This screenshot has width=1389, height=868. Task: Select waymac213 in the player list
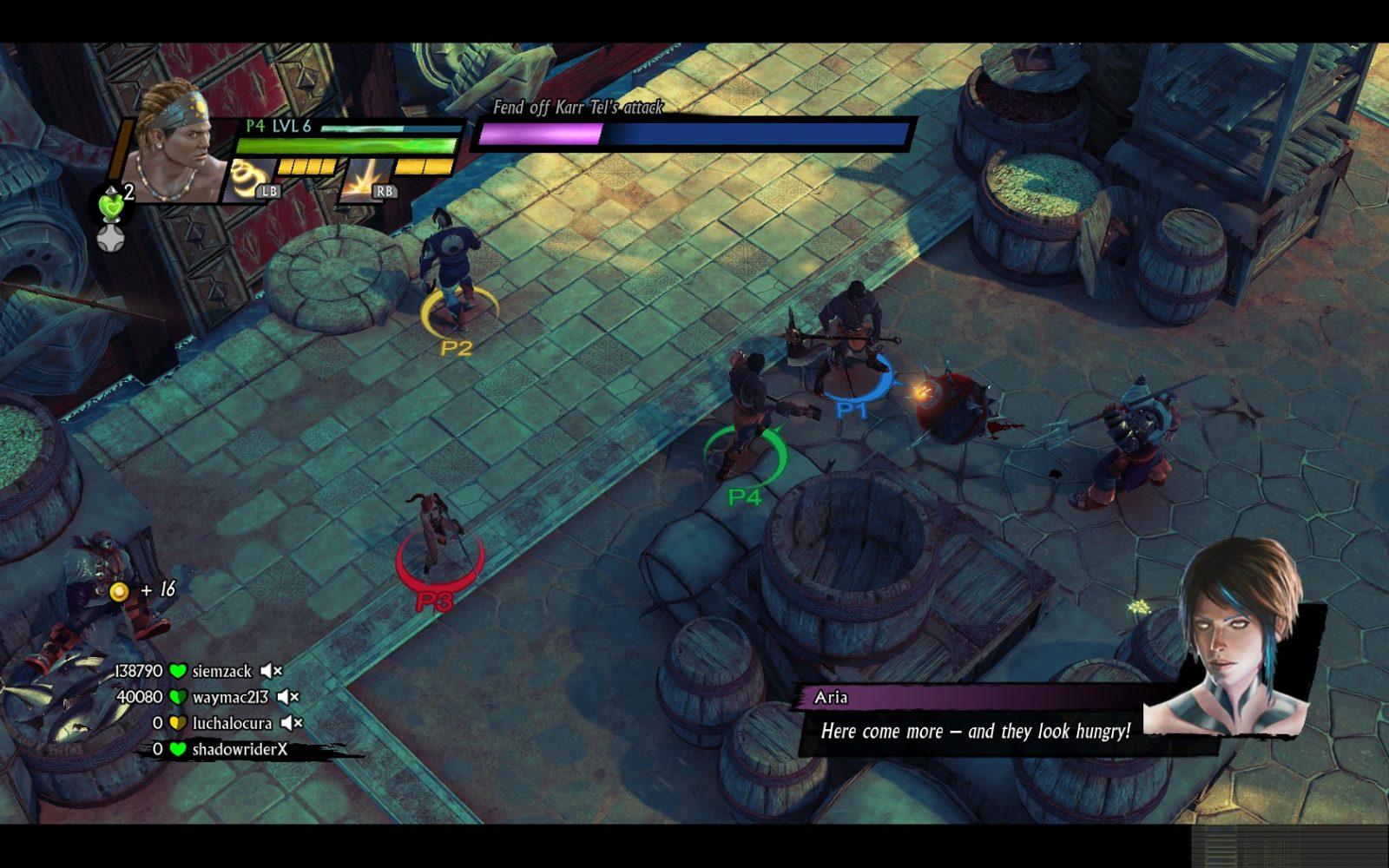pyautogui.click(x=230, y=697)
